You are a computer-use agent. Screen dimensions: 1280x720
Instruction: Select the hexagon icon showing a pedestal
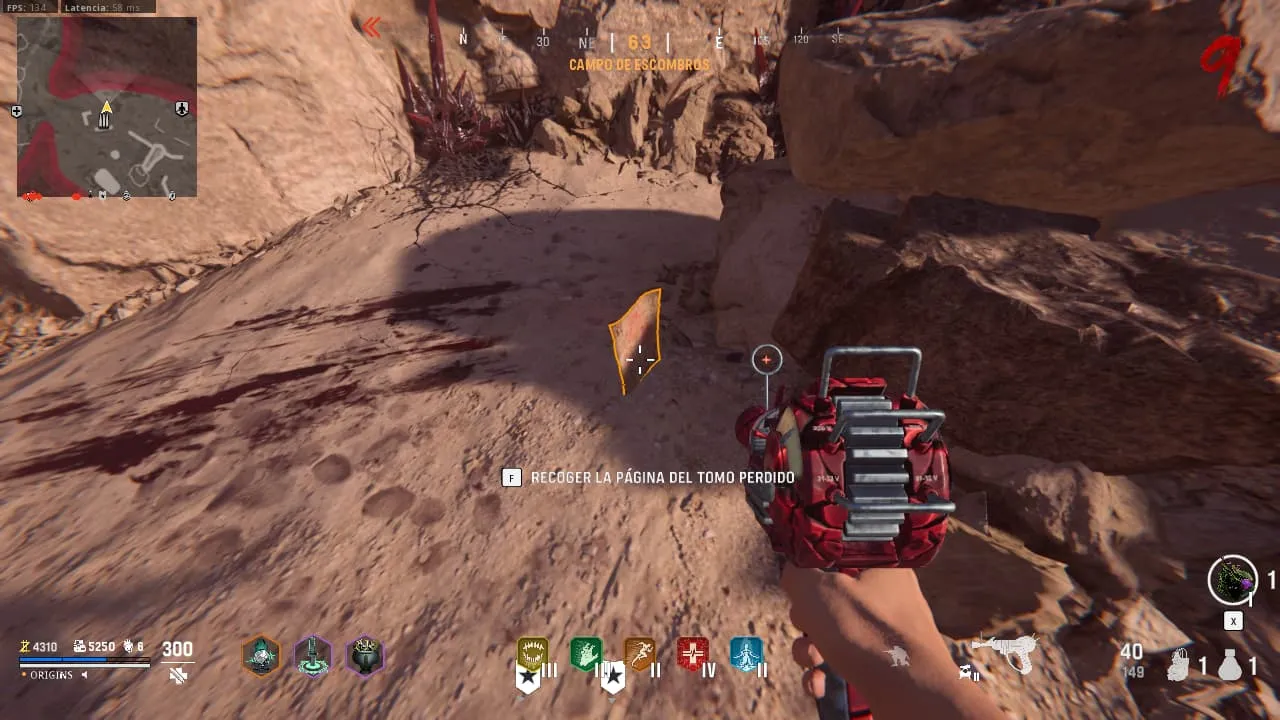pyautogui.click(x=313, y=656)
